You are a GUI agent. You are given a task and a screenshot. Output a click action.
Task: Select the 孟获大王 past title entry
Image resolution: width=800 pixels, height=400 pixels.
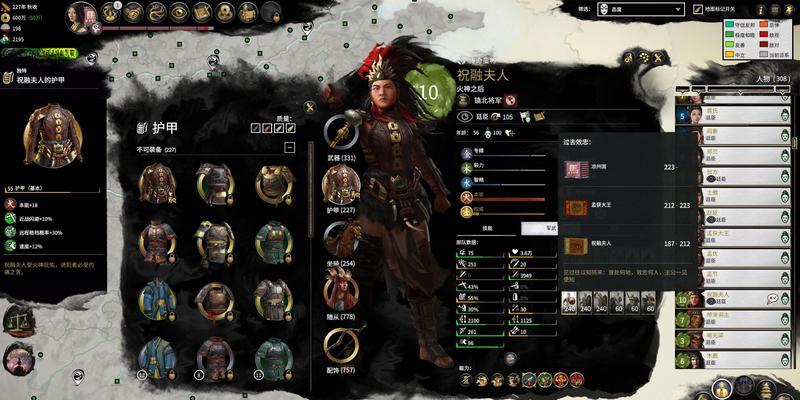click(610, 207)
